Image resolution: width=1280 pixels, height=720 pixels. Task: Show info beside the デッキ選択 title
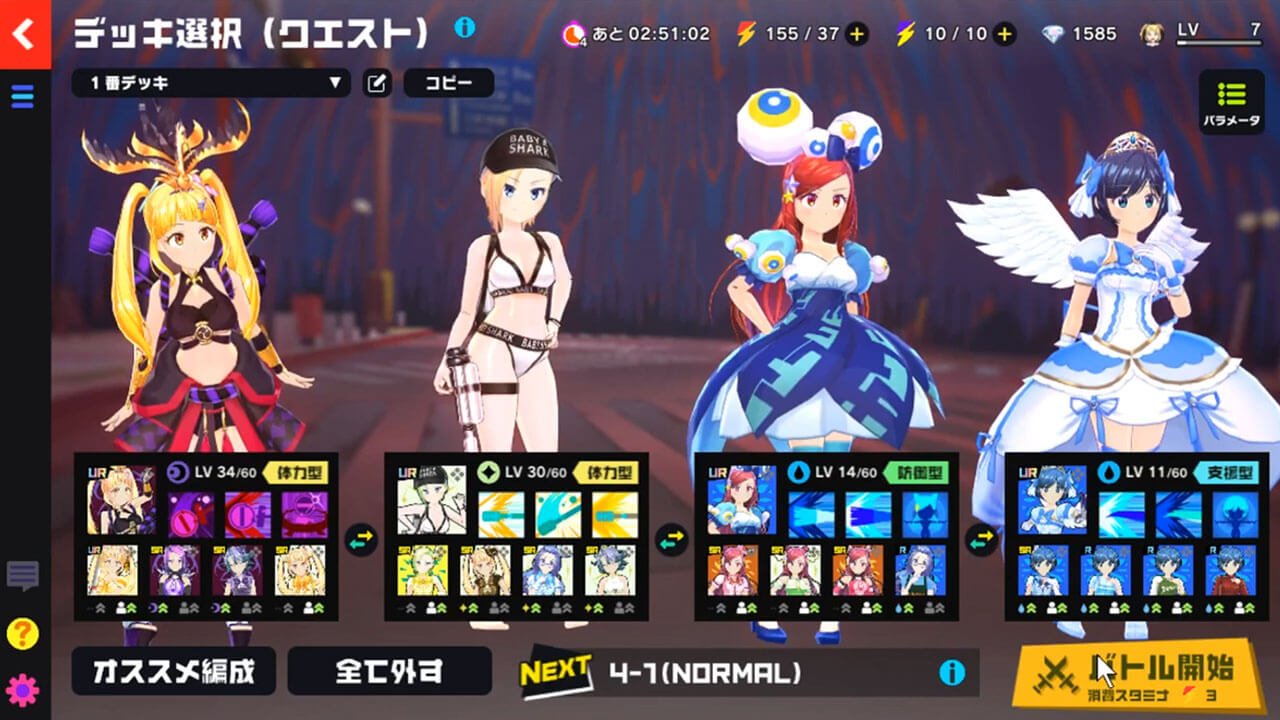coord(464,28)
